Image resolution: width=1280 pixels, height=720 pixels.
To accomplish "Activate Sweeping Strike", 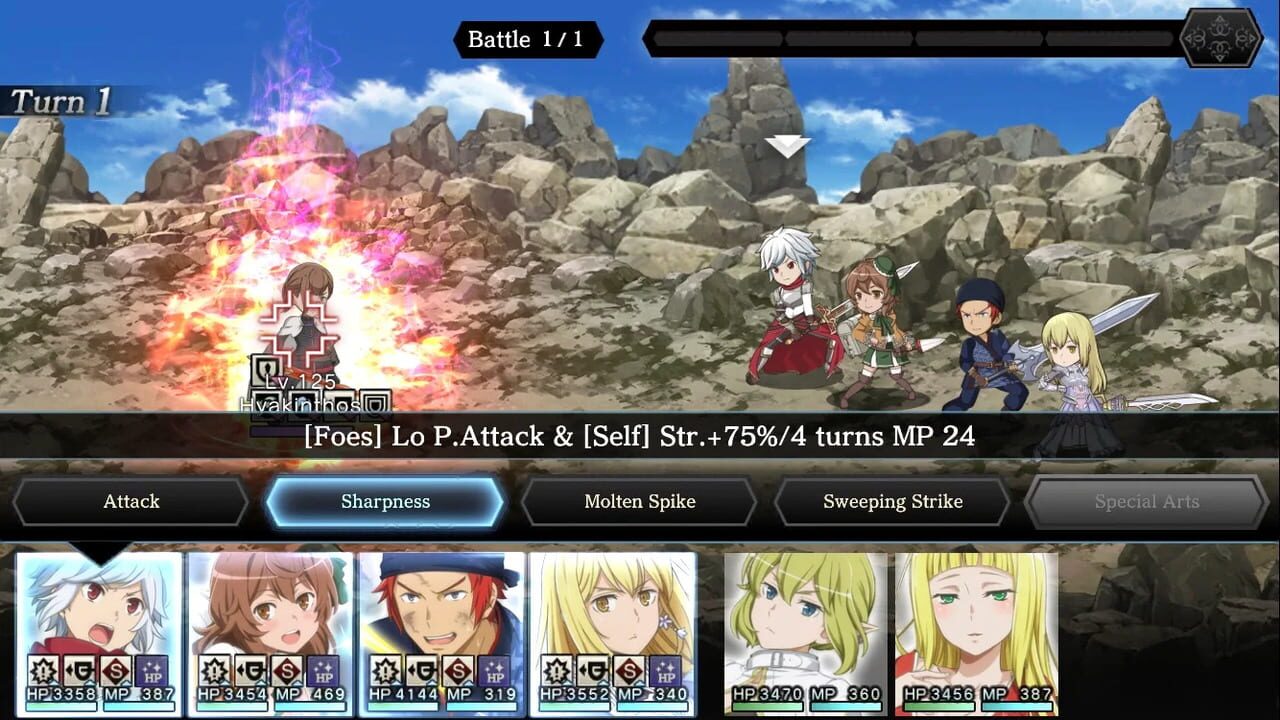I will tap(891, 501).
